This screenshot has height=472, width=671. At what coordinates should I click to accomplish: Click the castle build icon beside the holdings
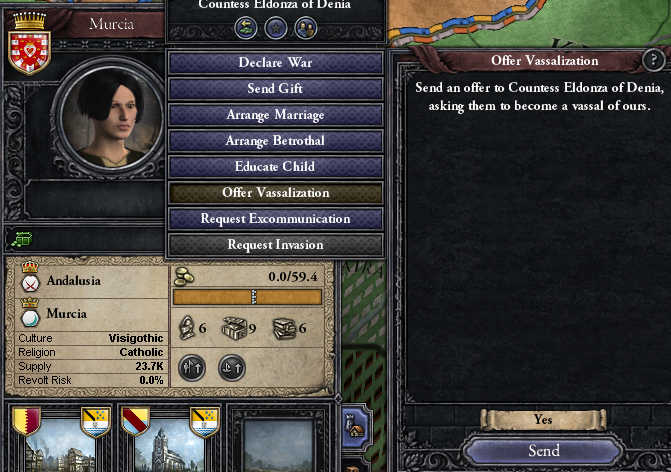pyautogui.click(x=355, y=427)
